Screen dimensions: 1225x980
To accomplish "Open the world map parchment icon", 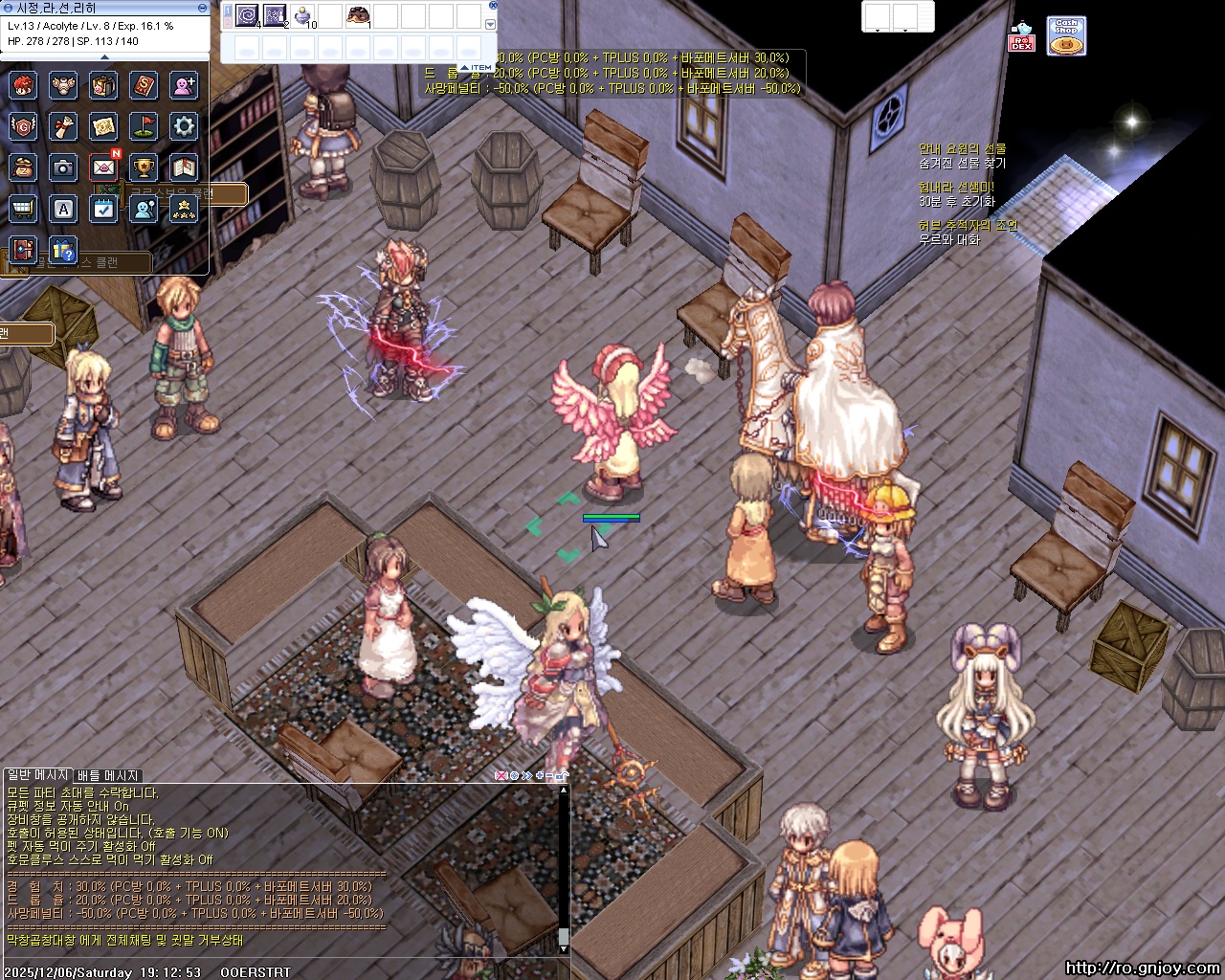I will [x=103, y=125].
